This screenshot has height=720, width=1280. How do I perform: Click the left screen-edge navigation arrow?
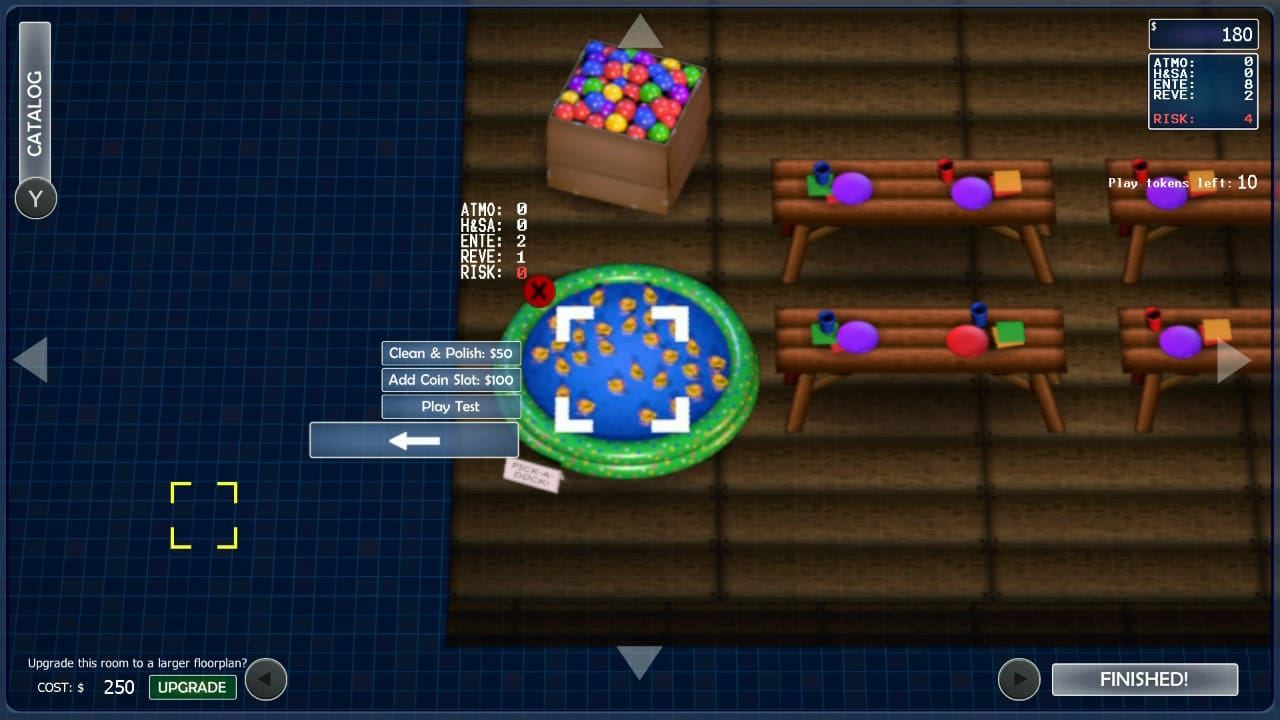click(33, 358)
